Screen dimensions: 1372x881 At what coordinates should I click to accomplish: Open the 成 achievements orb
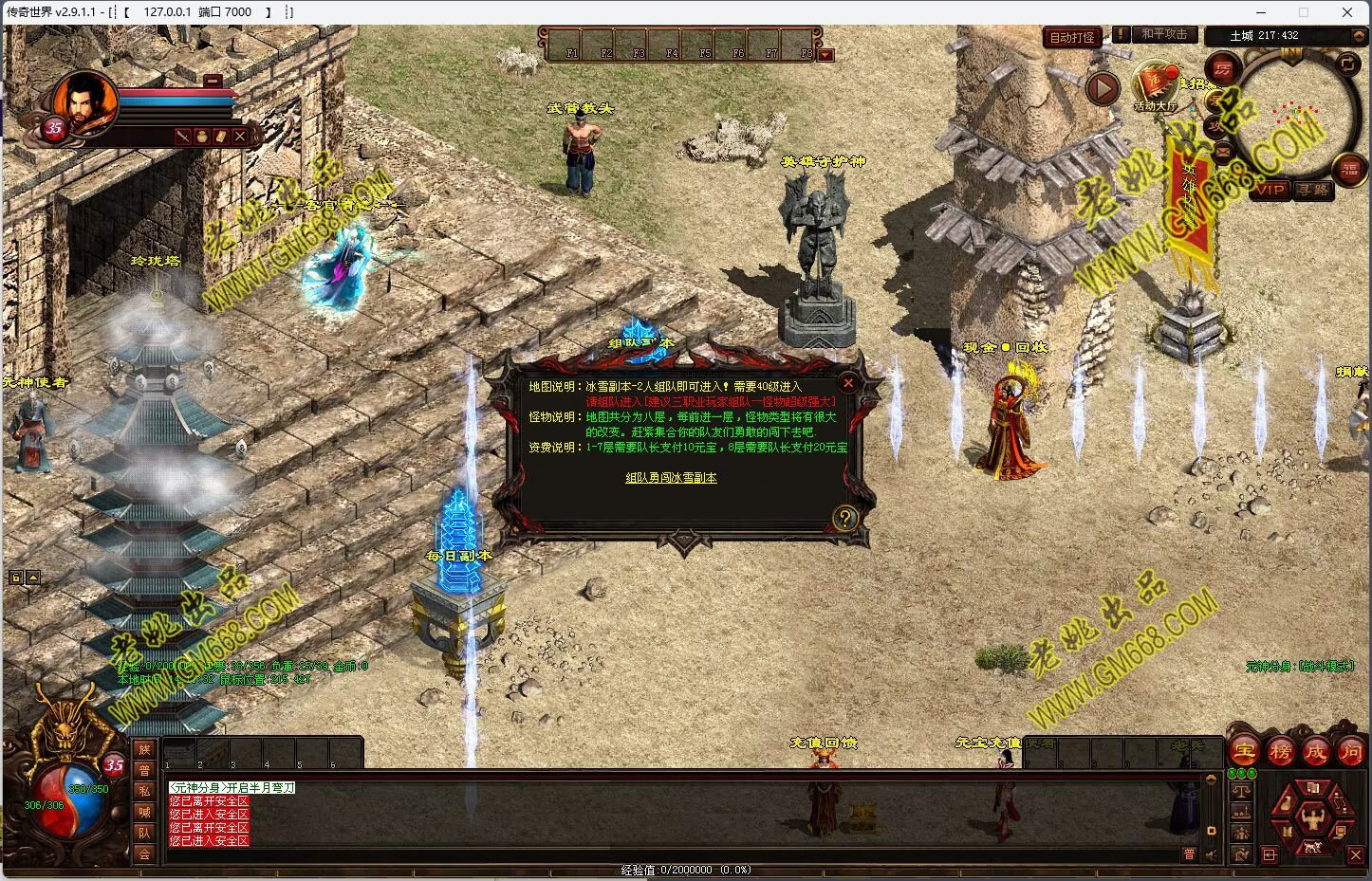click(1315, 751)
